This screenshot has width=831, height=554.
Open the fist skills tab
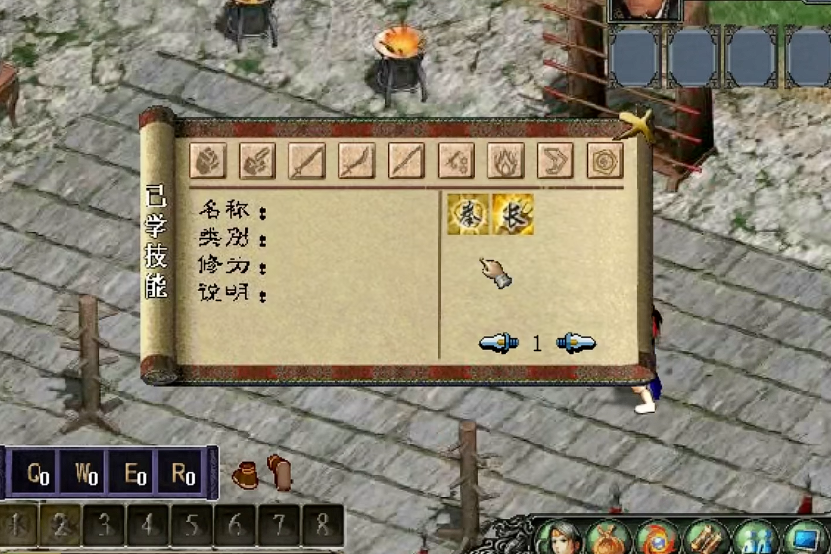(x=208, y=161)
